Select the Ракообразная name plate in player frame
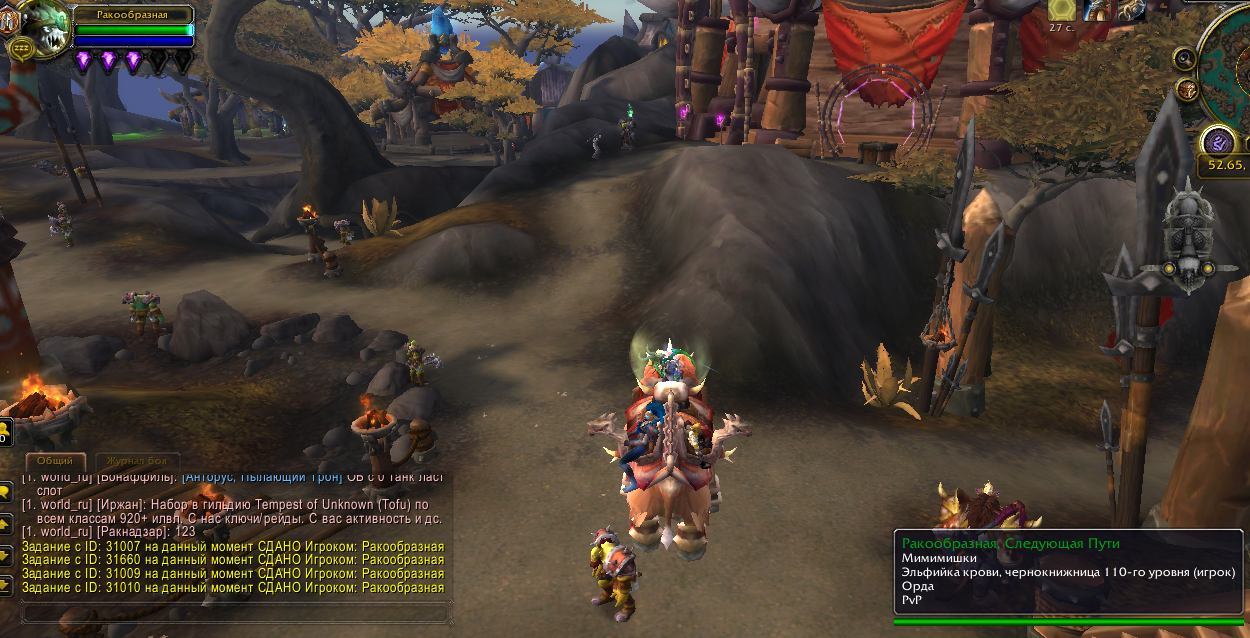1250x638 pixels. click(x=131, y=14)
